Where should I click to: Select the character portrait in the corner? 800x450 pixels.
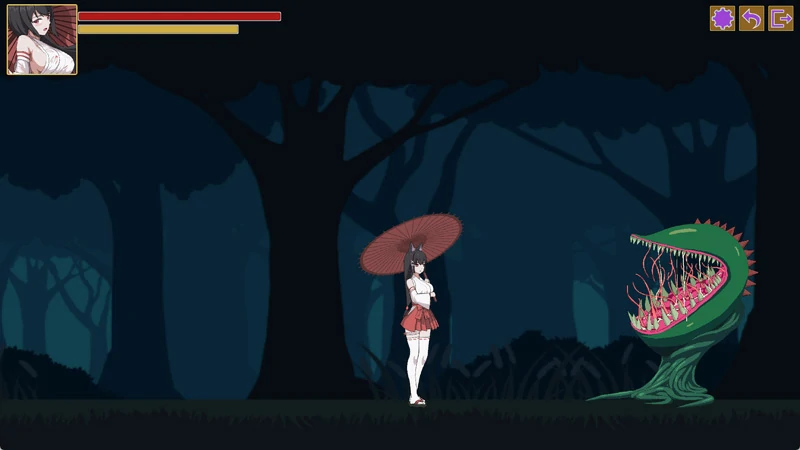tap(42, 40)
